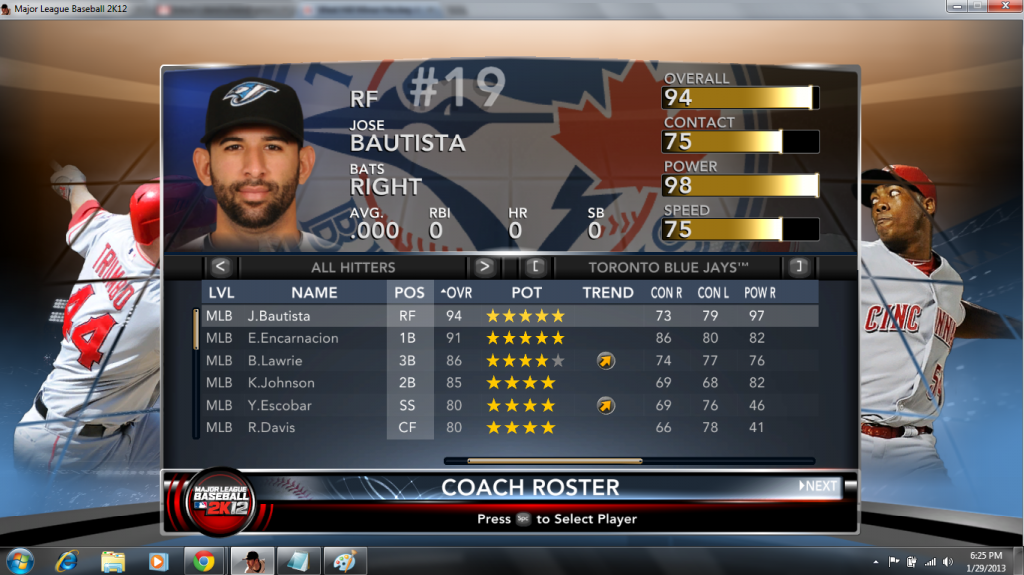Open the Windows Start menu
Screen dimensions: 1024x575
(20, 560)
